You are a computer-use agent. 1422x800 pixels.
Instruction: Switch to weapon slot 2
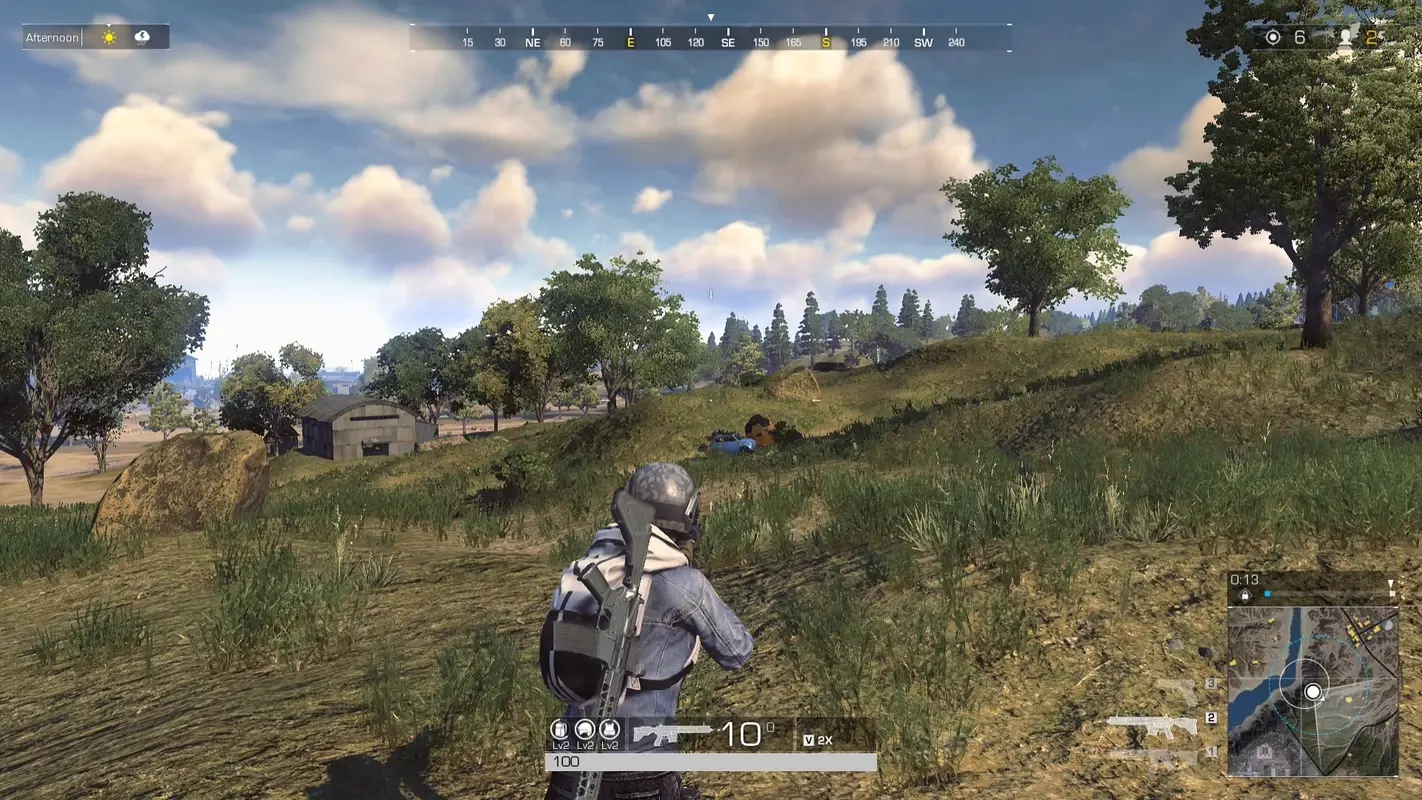(x=1211, y=717)
